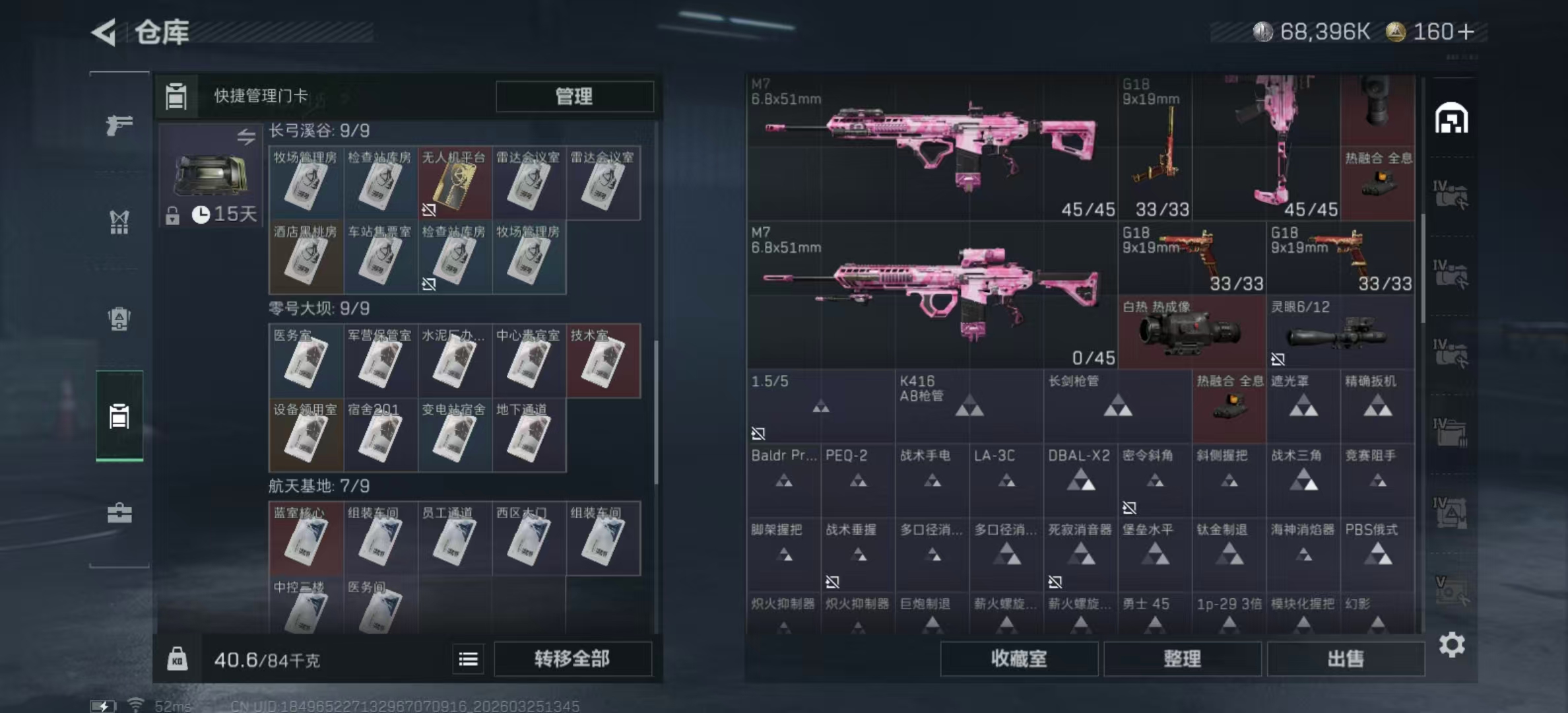The width and height of the screenshot is (1568, 713).
Task: Click the 出售 sell button
Action: (x=1346, y=659)
